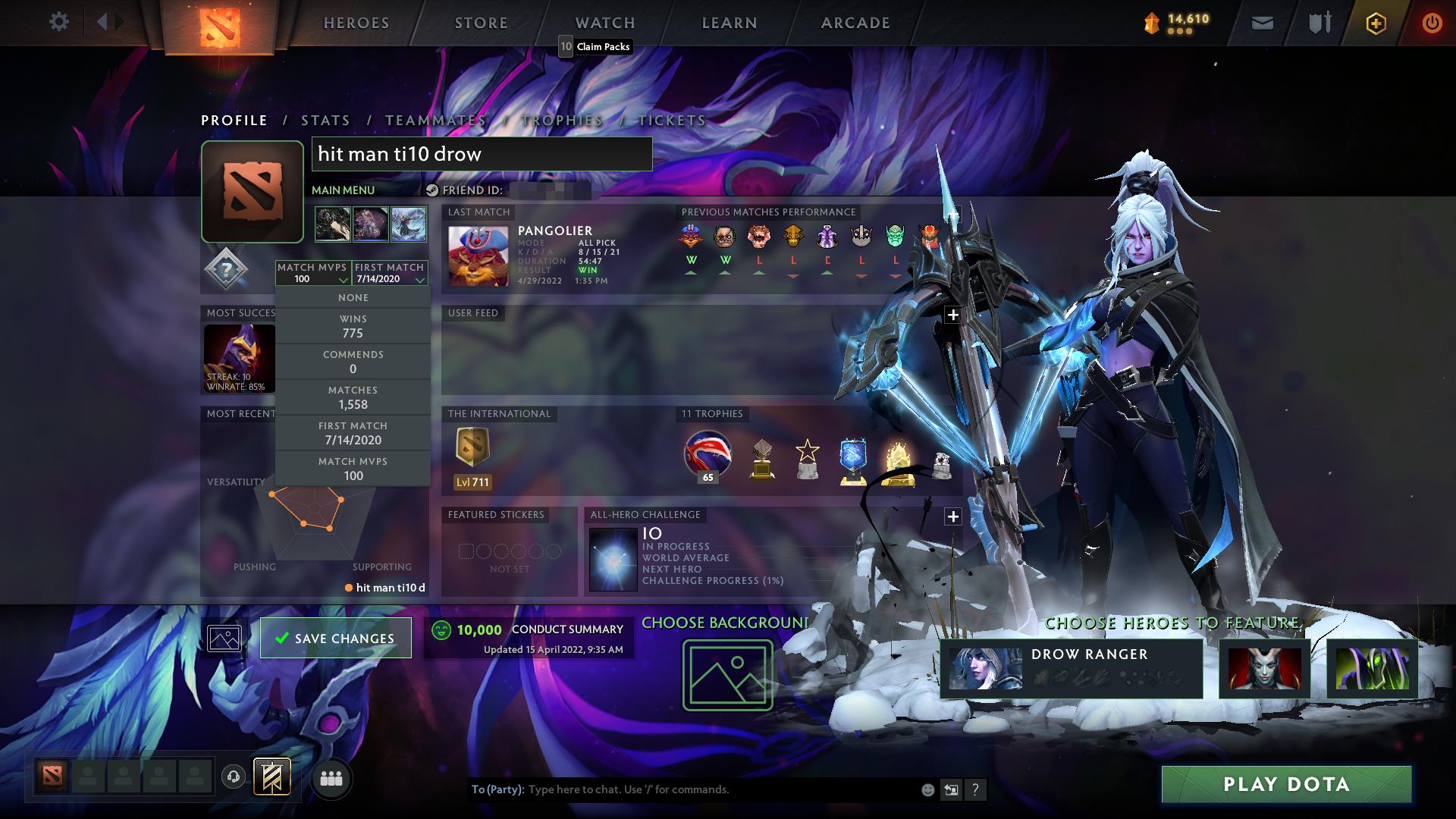
Task: Open the Tickets tab
Action: pyautogui.click(x=672, y=121)
